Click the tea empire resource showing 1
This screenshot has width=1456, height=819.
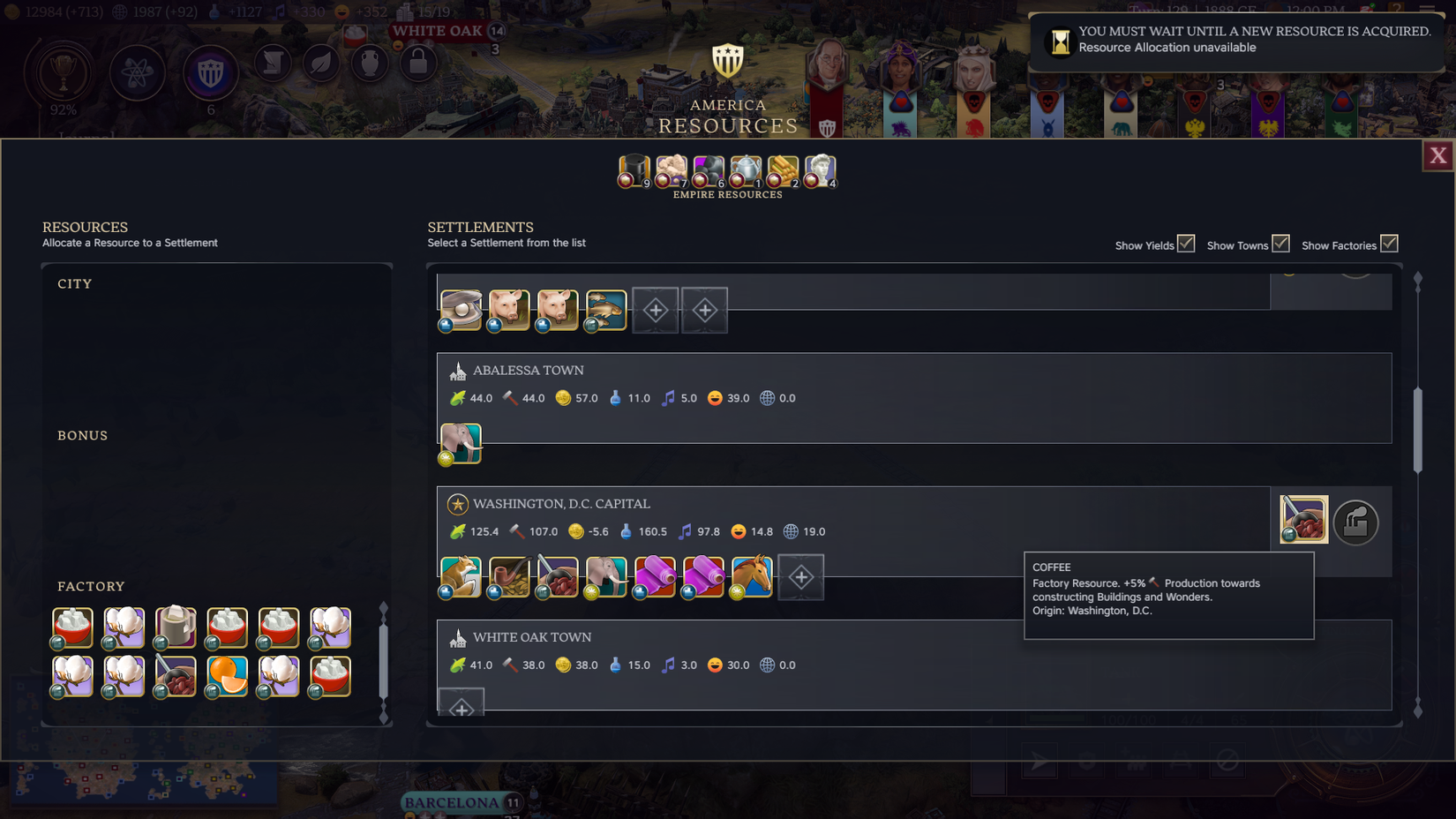(x=746, y=171)
